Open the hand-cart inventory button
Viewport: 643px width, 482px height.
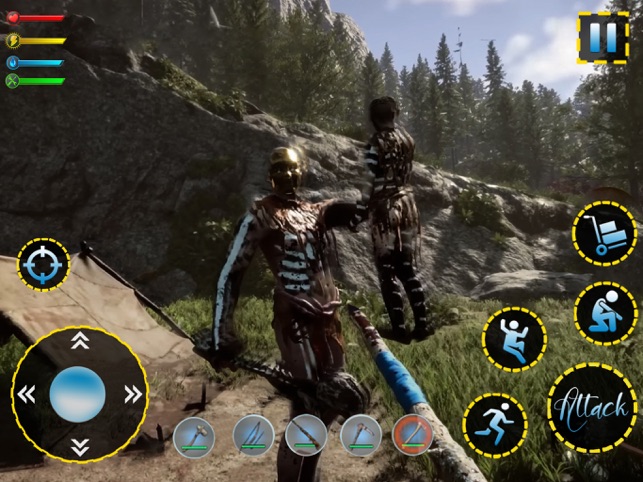click(604, 234)
